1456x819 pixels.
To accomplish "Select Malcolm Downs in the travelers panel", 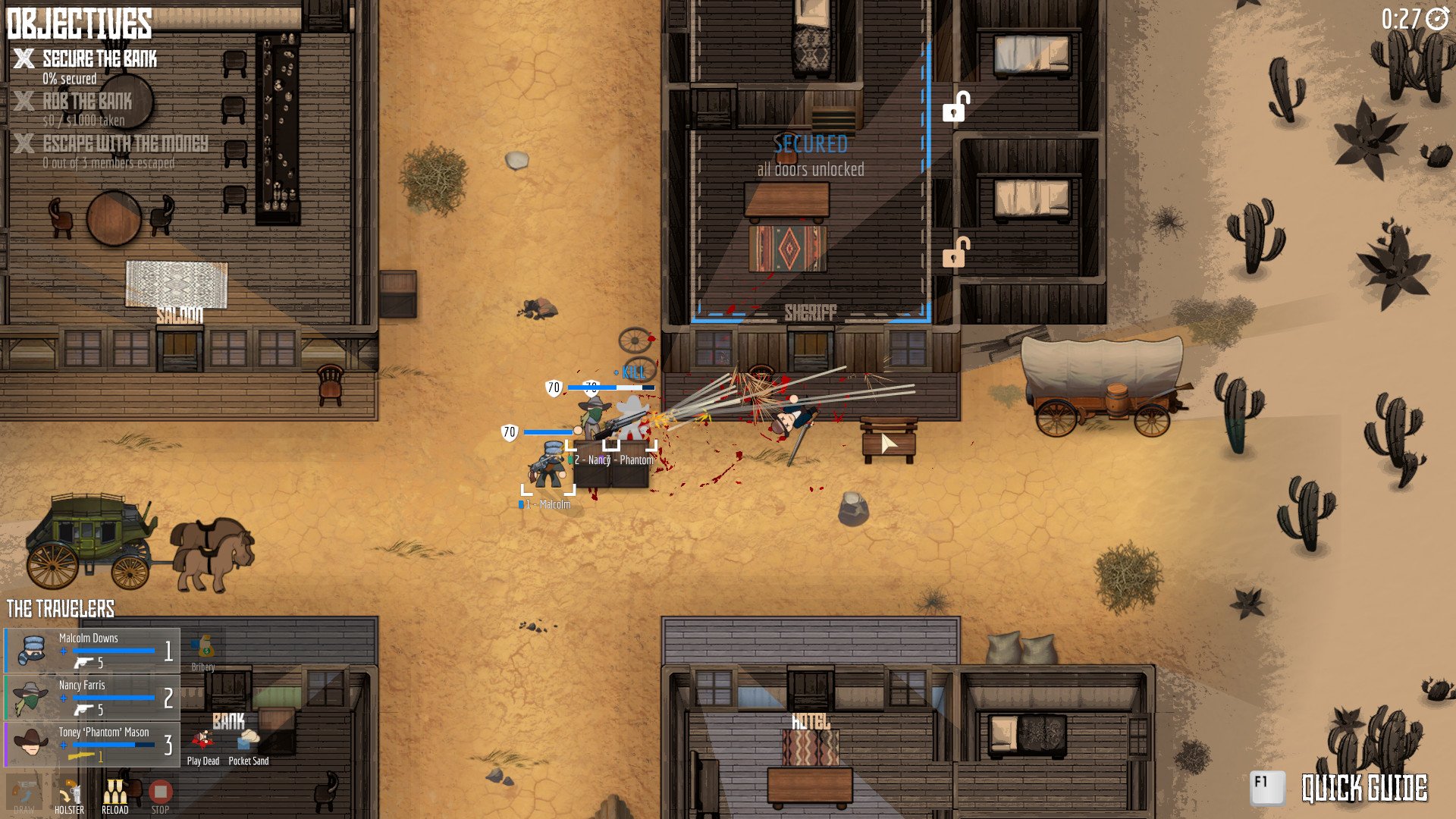I will [92, 650].
